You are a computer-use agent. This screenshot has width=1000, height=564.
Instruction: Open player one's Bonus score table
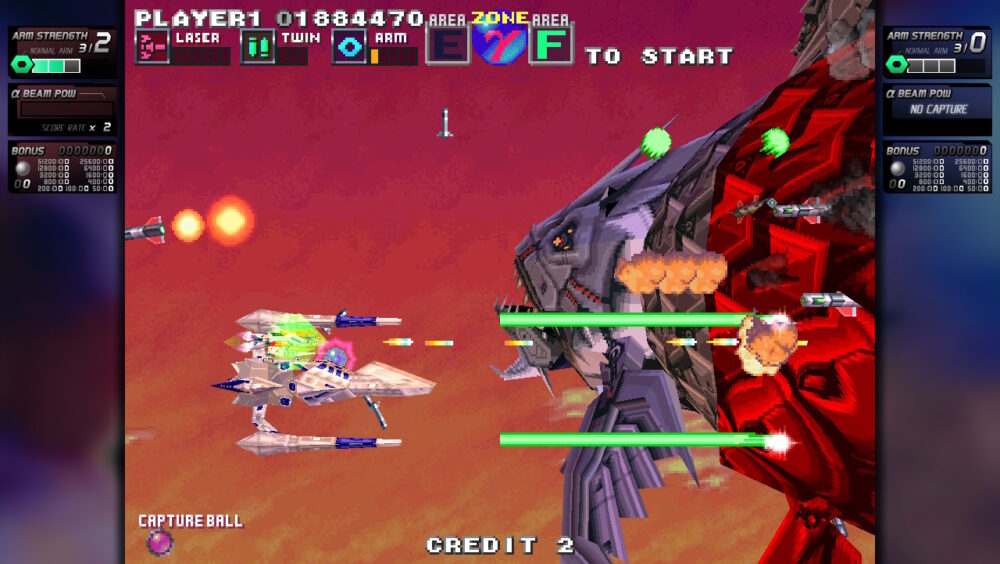pos(63,168)
